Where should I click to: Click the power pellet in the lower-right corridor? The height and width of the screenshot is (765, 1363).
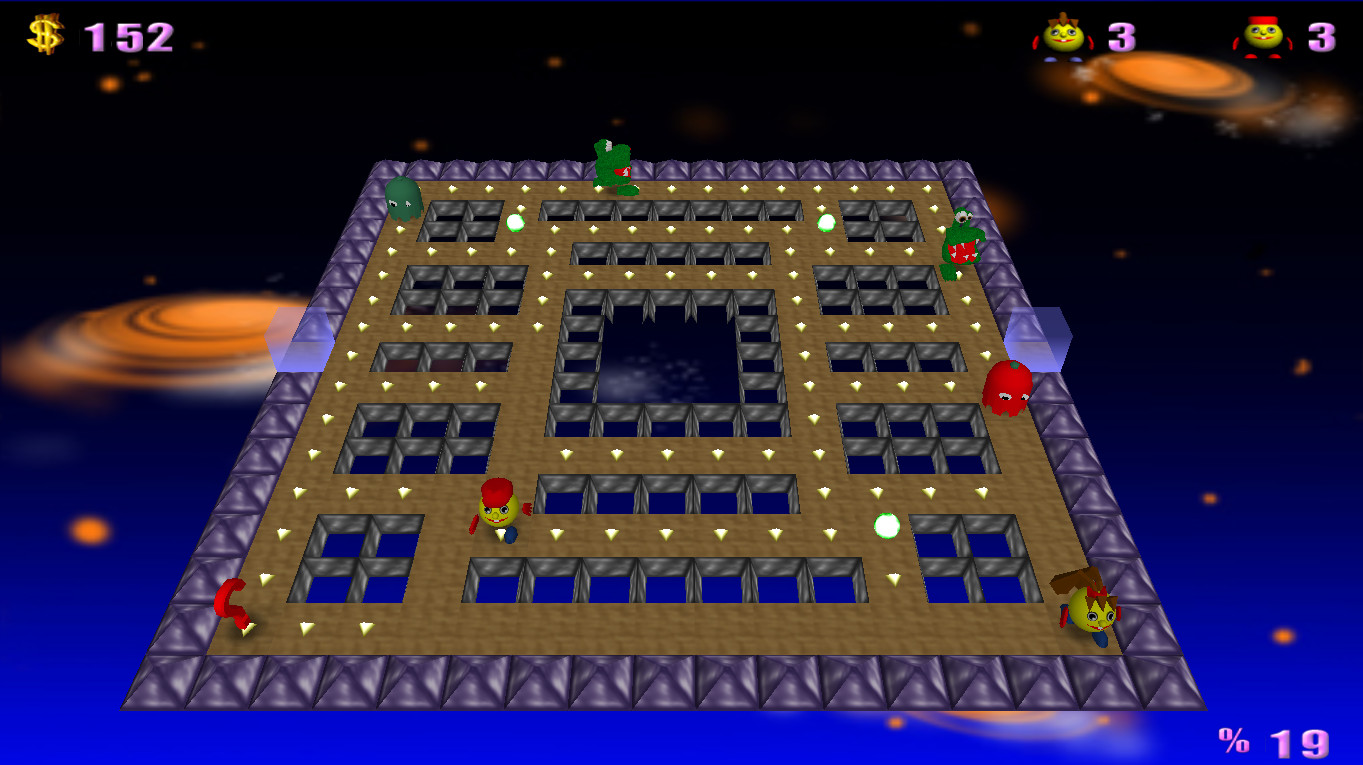pyautogui.click(x=884, y=524)
